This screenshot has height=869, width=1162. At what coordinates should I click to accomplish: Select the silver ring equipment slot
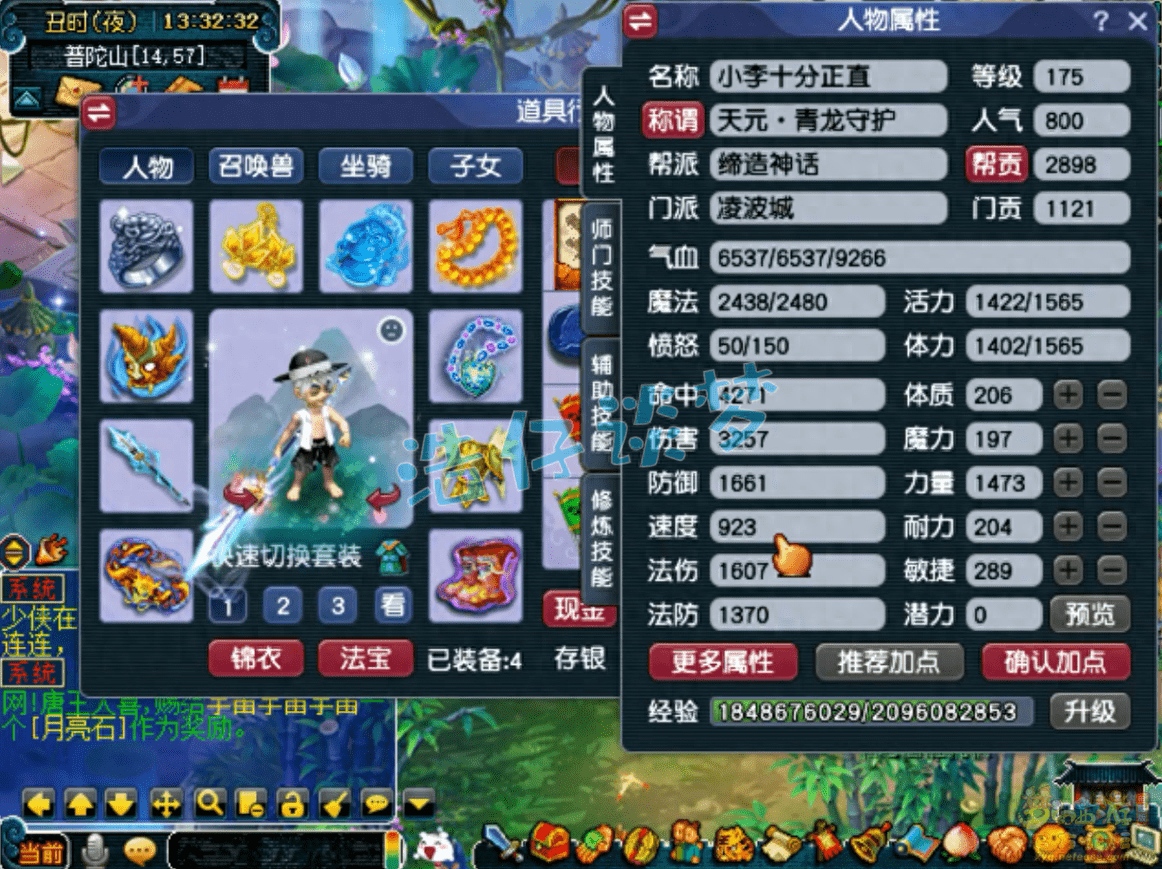pyautogui.click(x=146, y=244)
